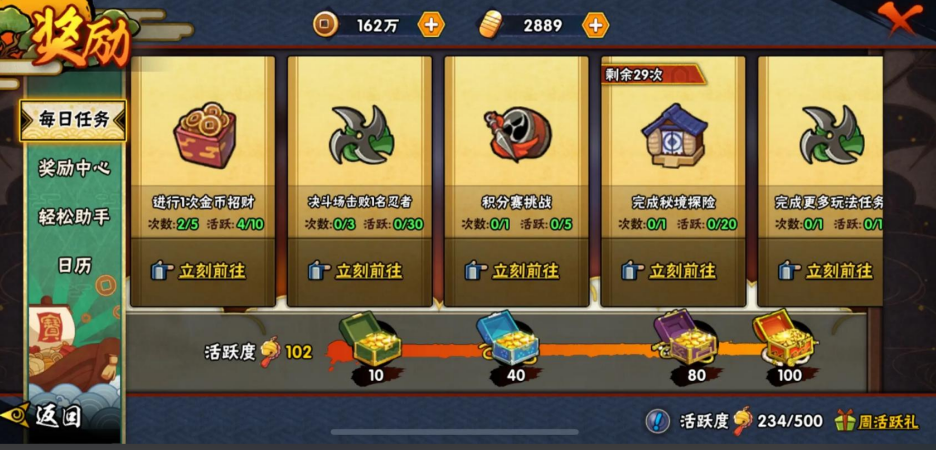Open the 周活跃礼 weekly gift
This screenshot has width=936, height=450.
[876, 422]
